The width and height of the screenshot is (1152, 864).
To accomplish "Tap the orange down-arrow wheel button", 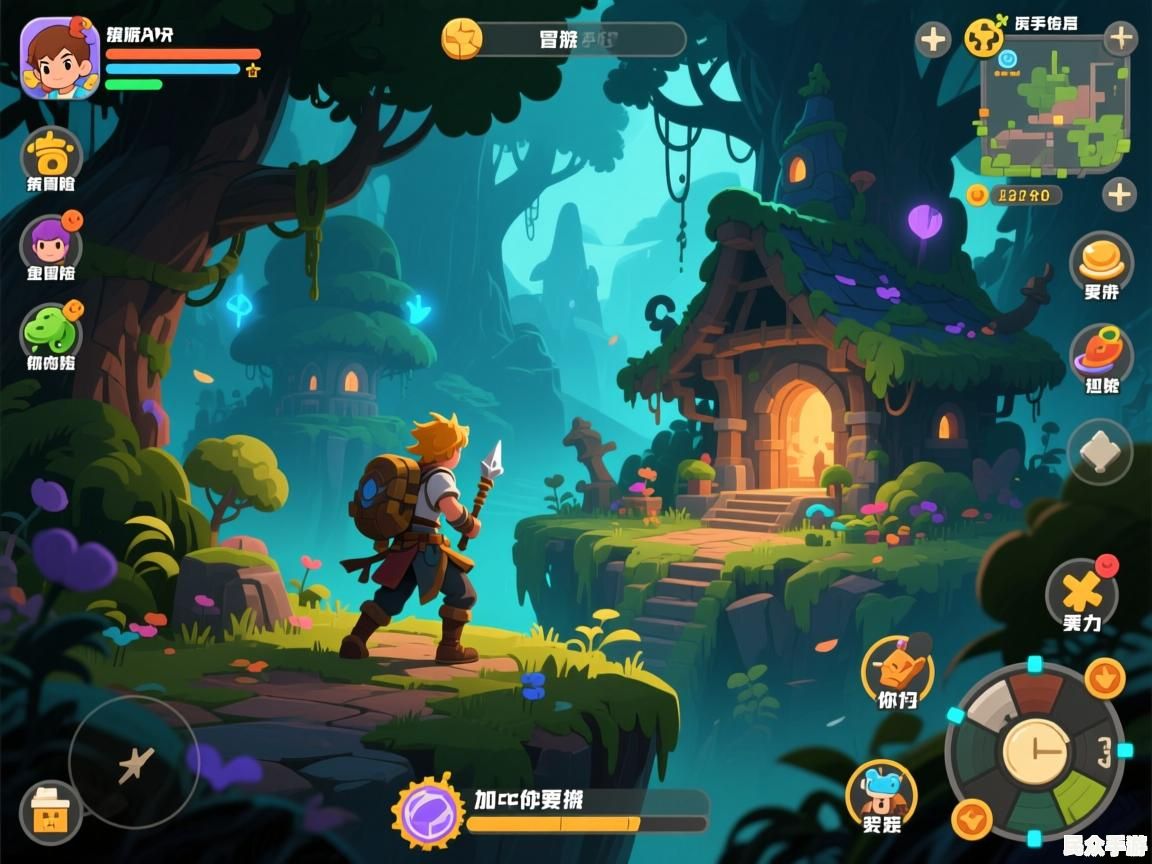I will (1104, 679).
